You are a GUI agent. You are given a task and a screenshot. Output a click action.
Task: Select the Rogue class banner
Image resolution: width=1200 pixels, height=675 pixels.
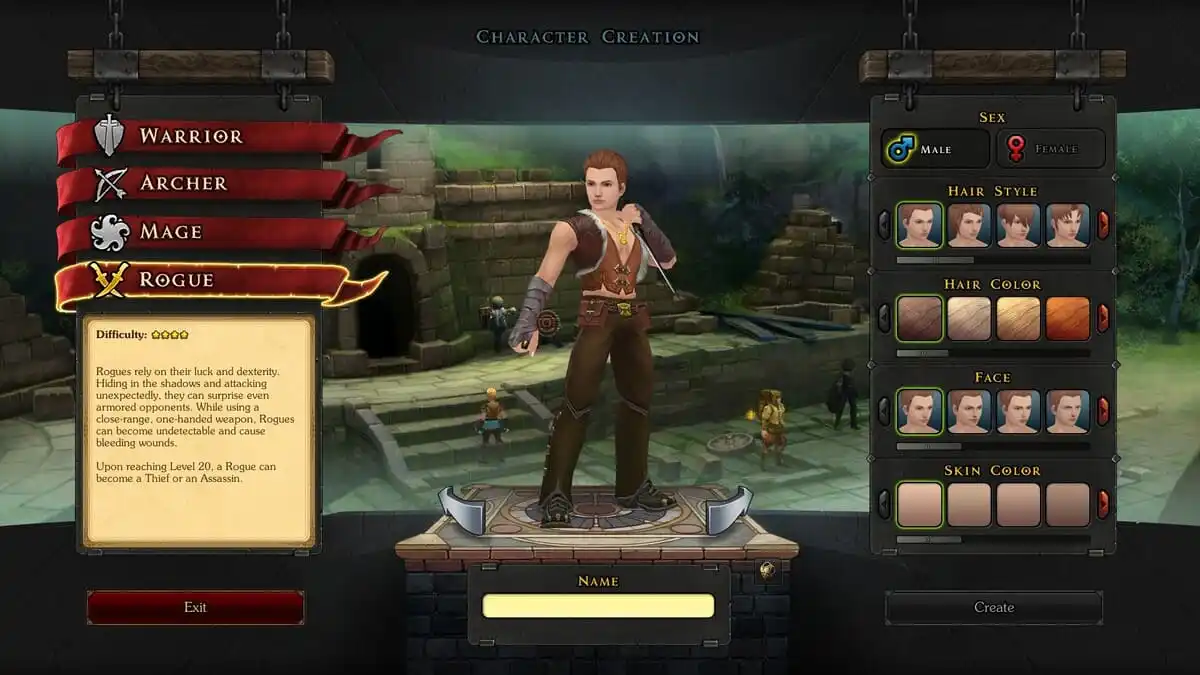pyautogui.click(x=176, y=280)
